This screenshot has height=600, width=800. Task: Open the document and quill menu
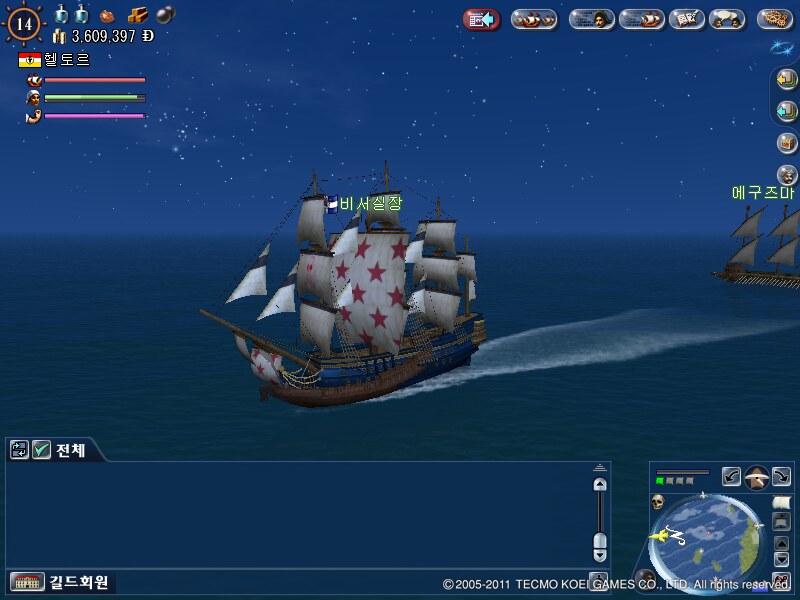686,19
